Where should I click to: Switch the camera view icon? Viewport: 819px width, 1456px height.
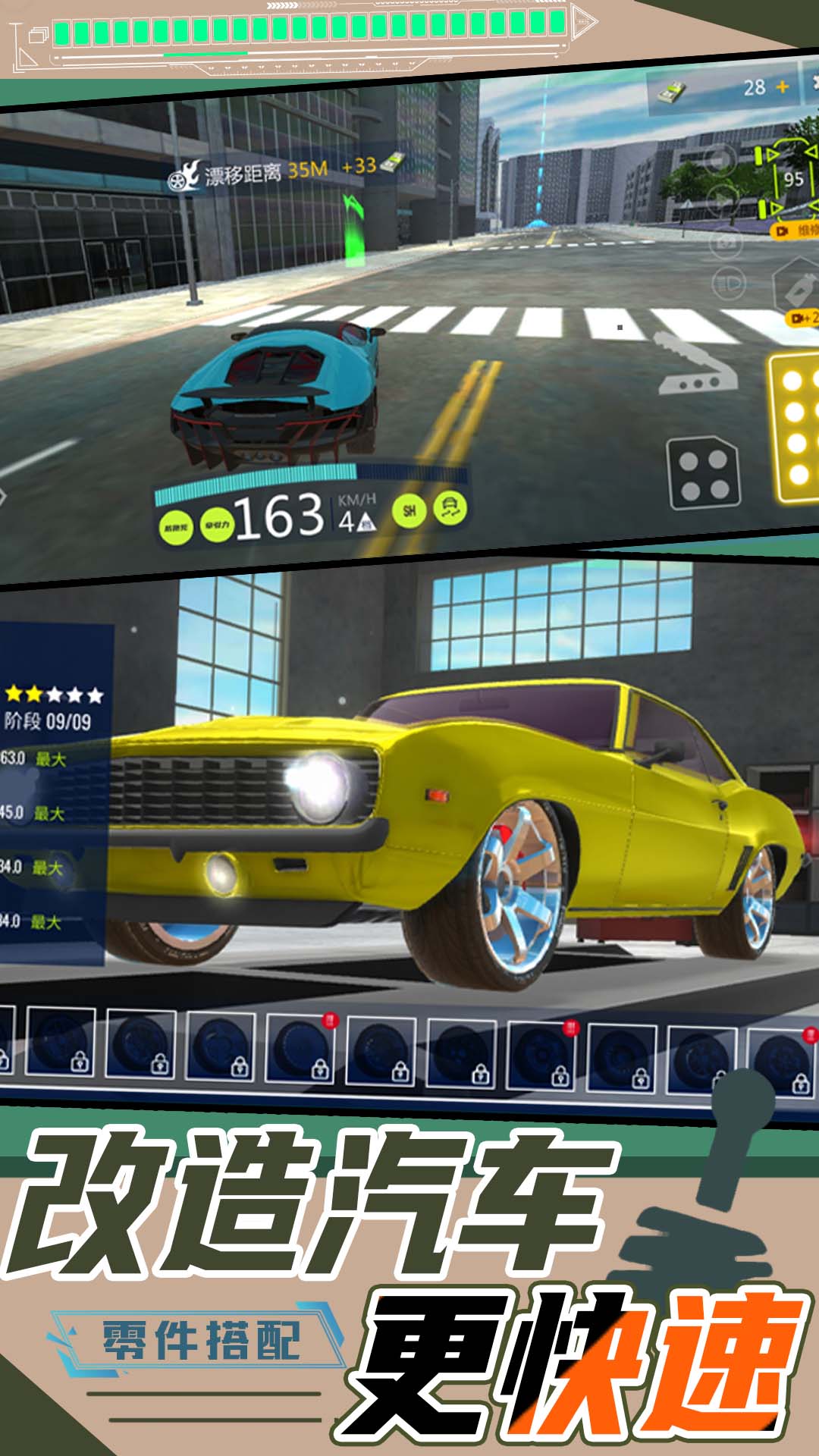(726, 243)
